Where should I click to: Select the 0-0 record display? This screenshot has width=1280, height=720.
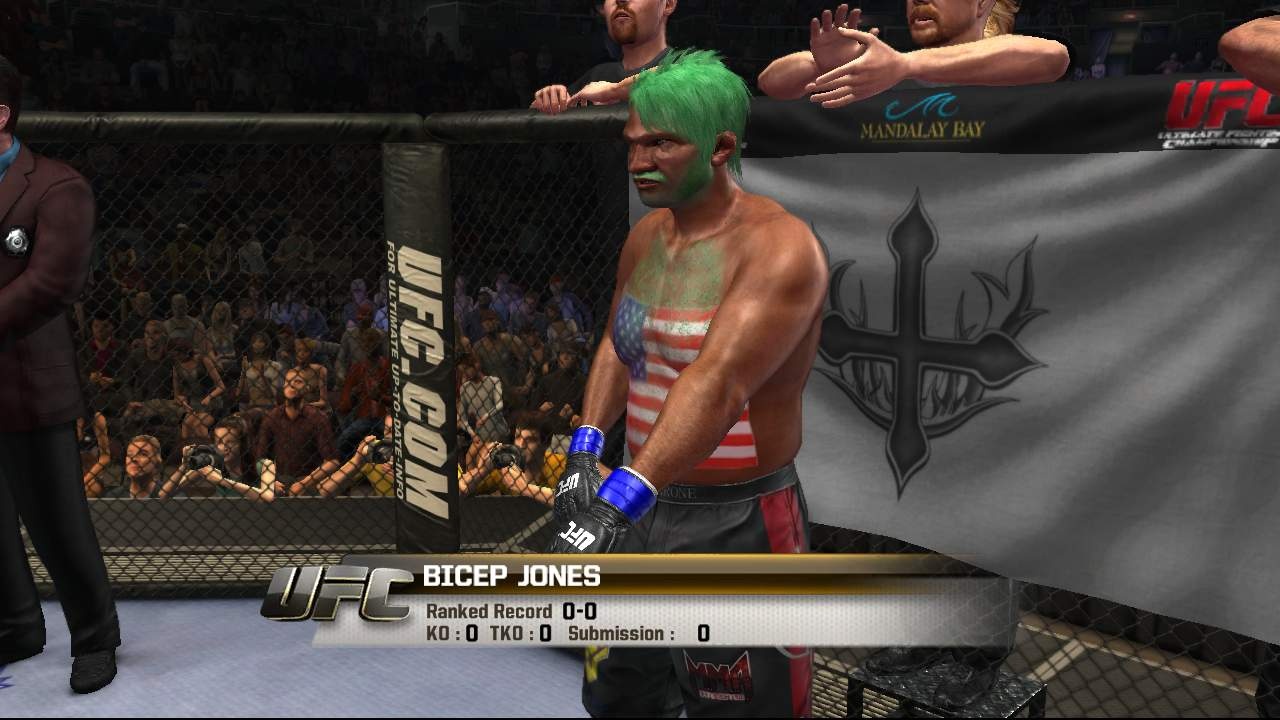[582, 610]
